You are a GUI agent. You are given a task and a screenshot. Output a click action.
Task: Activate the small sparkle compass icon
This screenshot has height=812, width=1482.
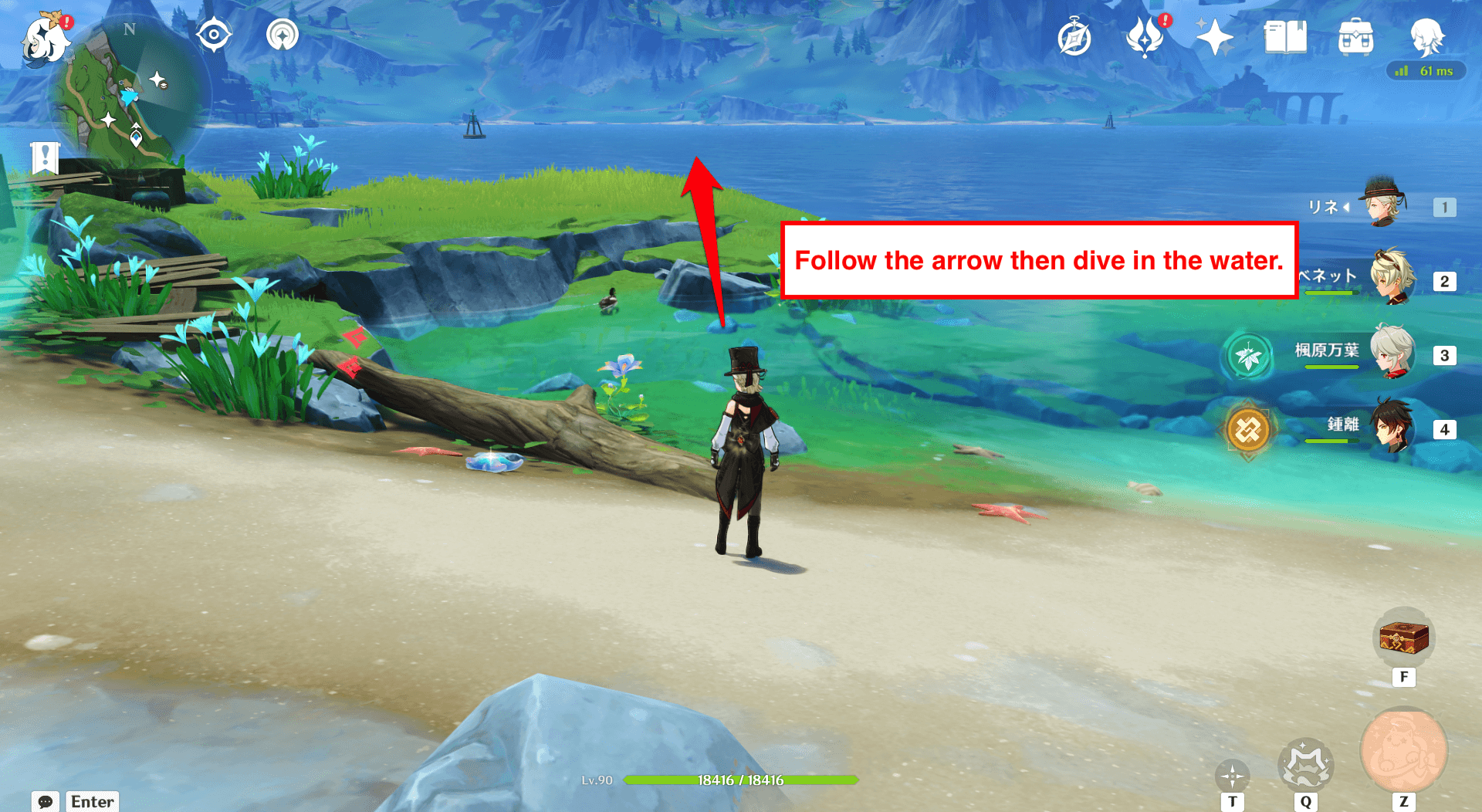pyautogui.click(x=1232, y=775)
